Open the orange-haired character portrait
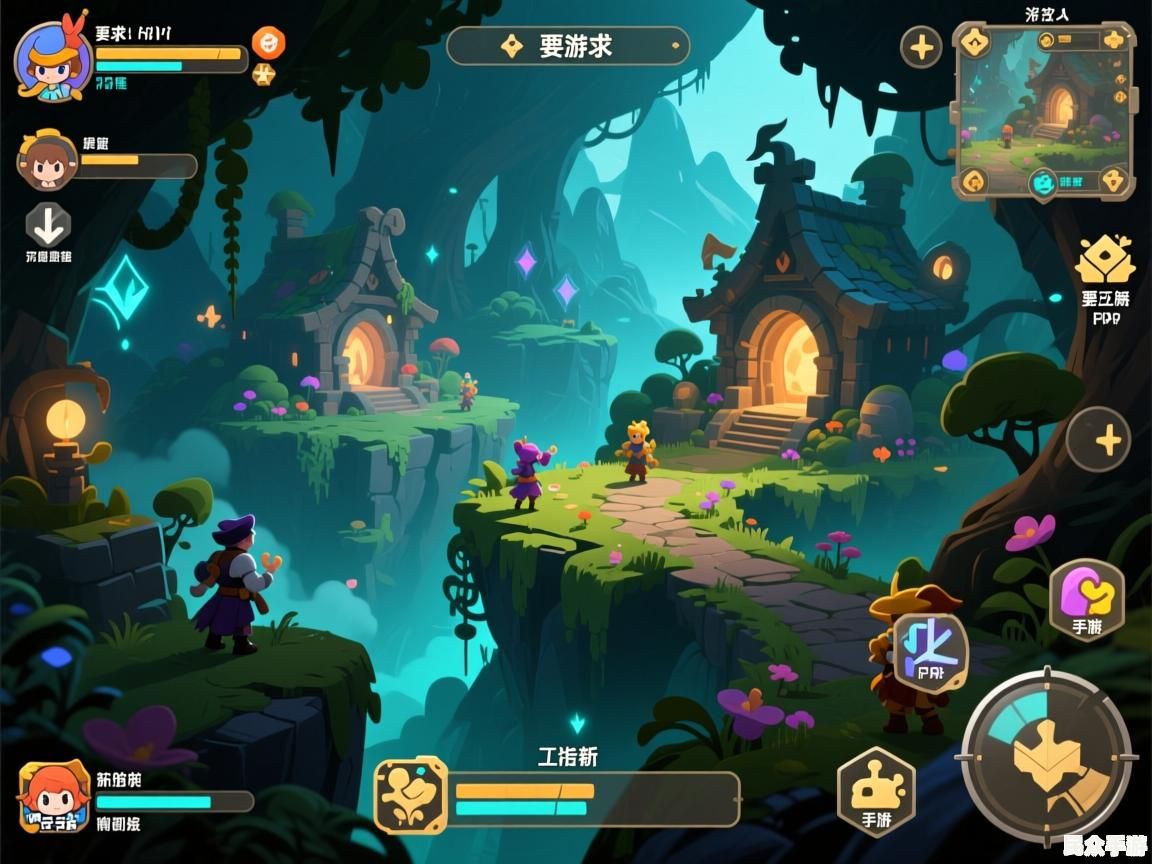1152x864 pixels. coord(54,797)
